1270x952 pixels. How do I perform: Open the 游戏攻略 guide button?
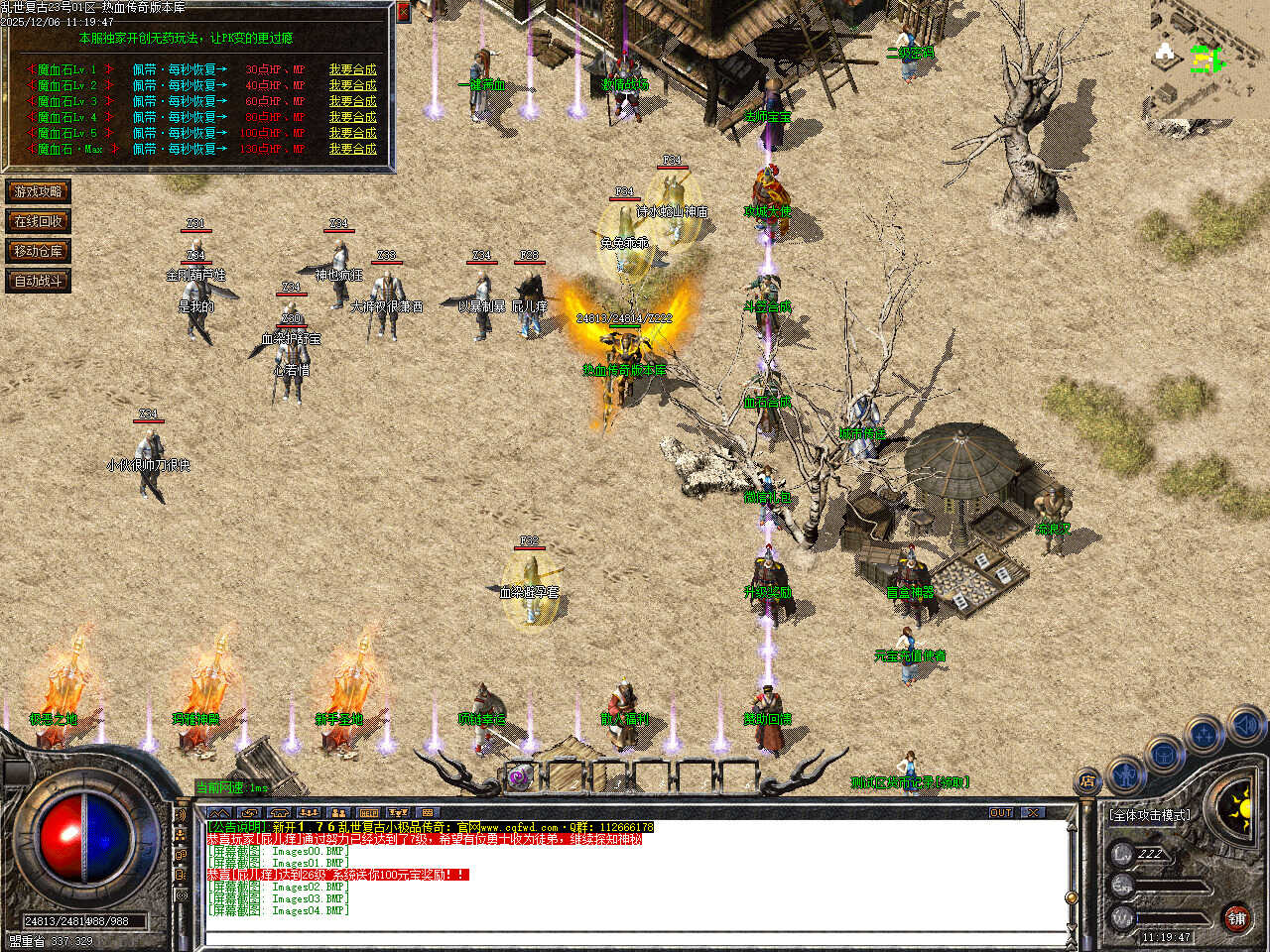pyautogui.click(x=38, y=191)
